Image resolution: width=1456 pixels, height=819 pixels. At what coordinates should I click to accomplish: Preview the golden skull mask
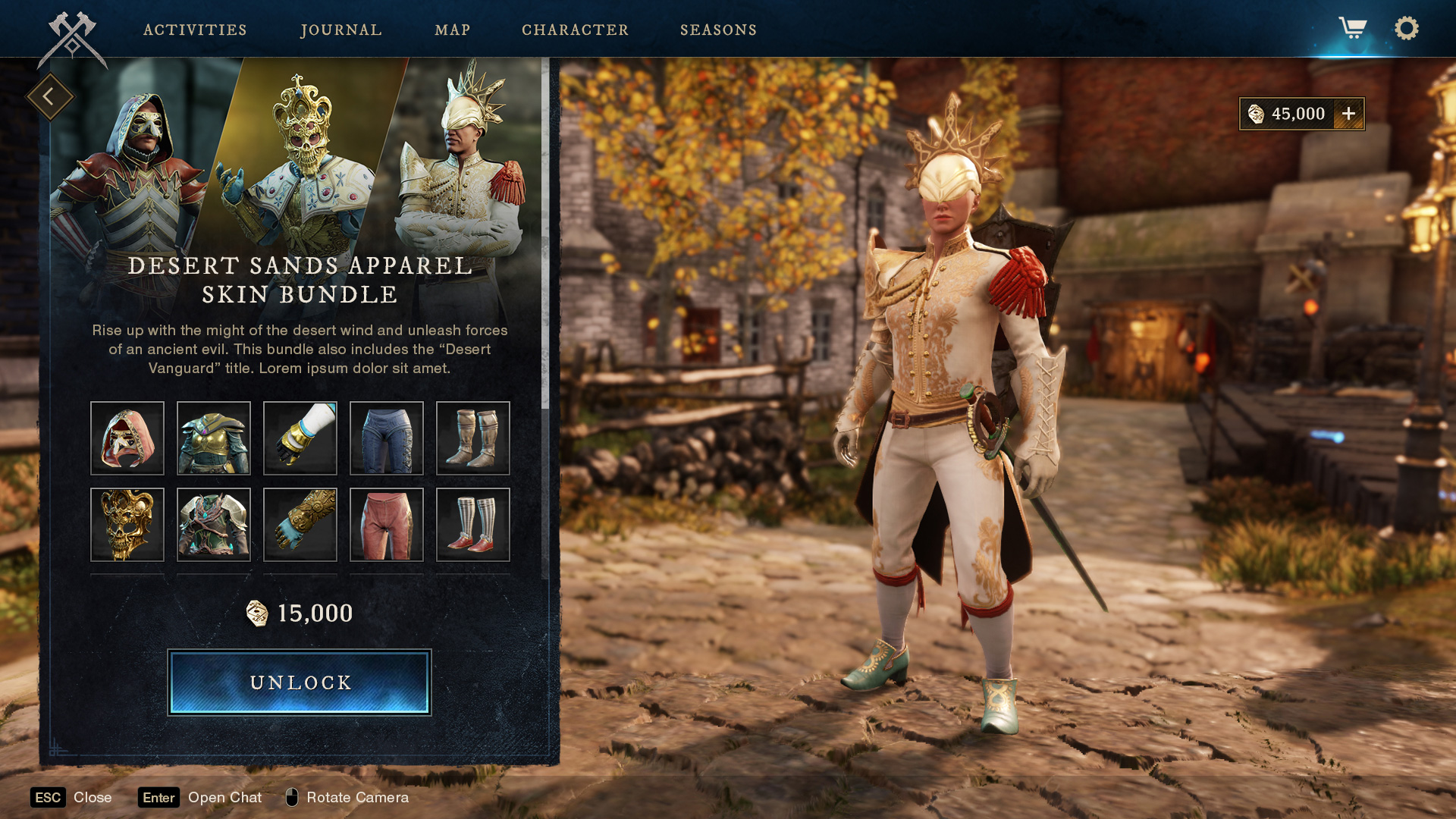click(x=127, y=525)
